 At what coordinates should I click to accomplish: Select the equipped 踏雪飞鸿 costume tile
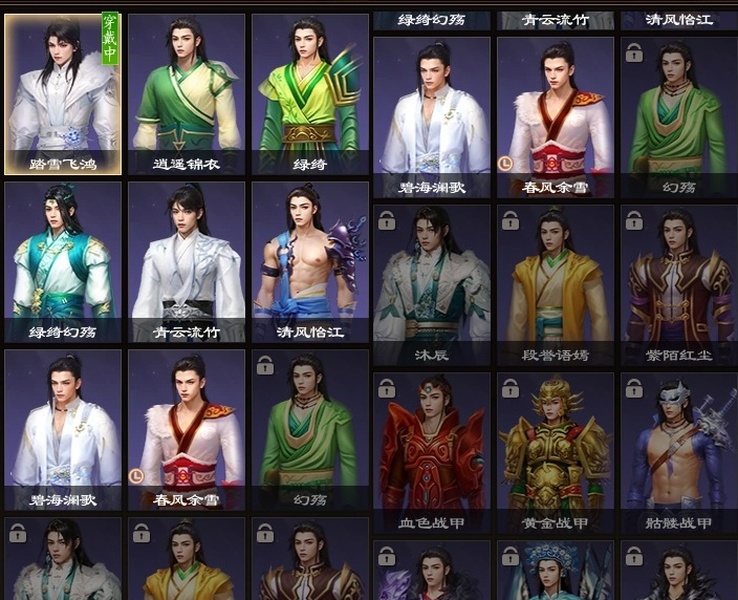pos(63,94)
